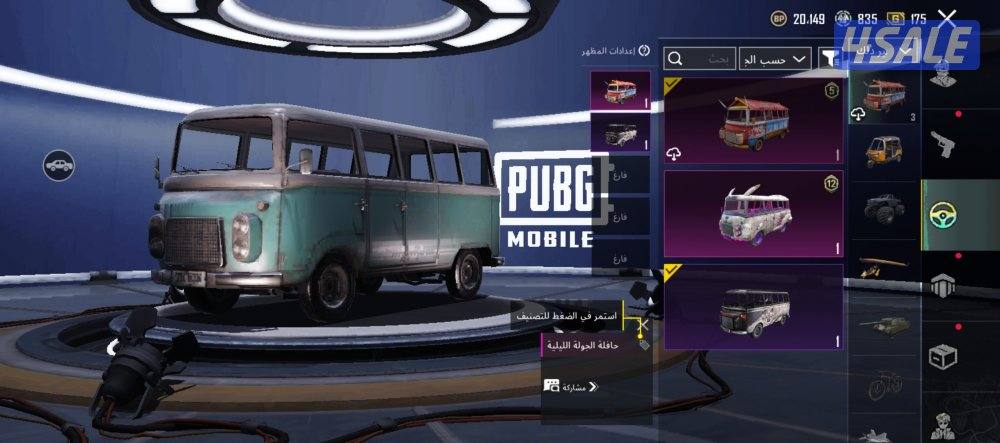Open the filter funnel options

click(x=829, y=59)
